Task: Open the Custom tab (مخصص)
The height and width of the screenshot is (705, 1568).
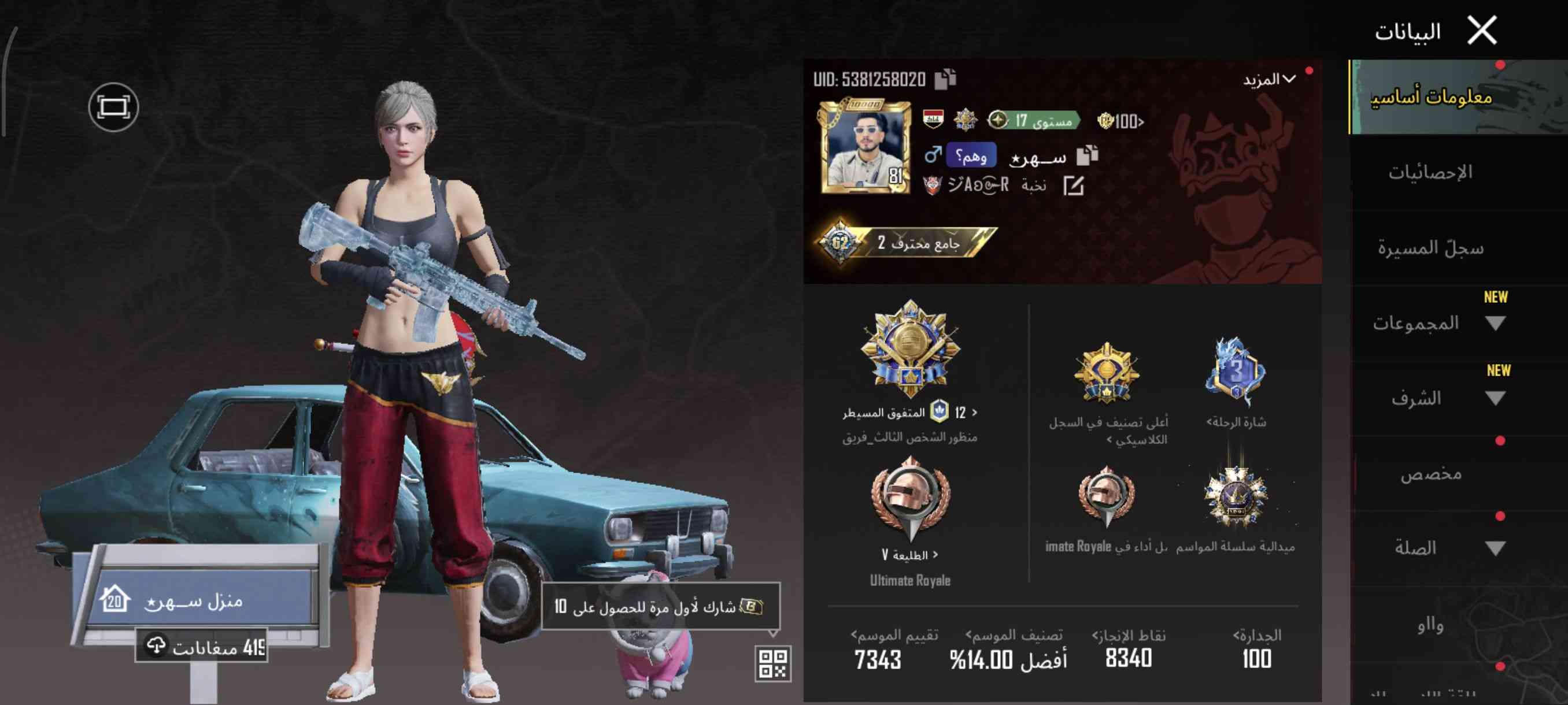Action: click(1430, 474)
